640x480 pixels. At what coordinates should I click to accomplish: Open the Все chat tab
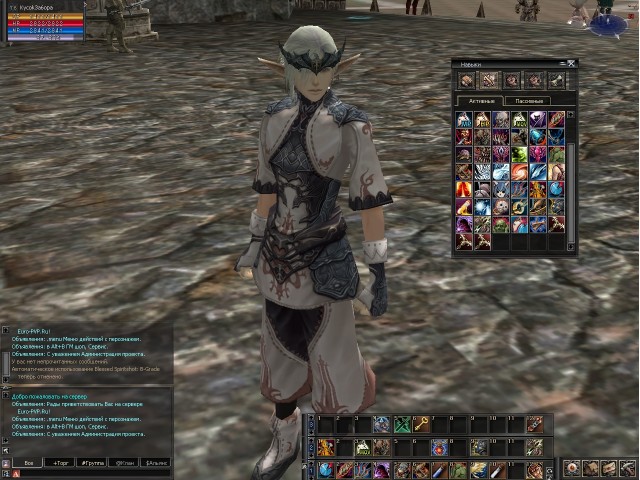[x=29, y=463]
